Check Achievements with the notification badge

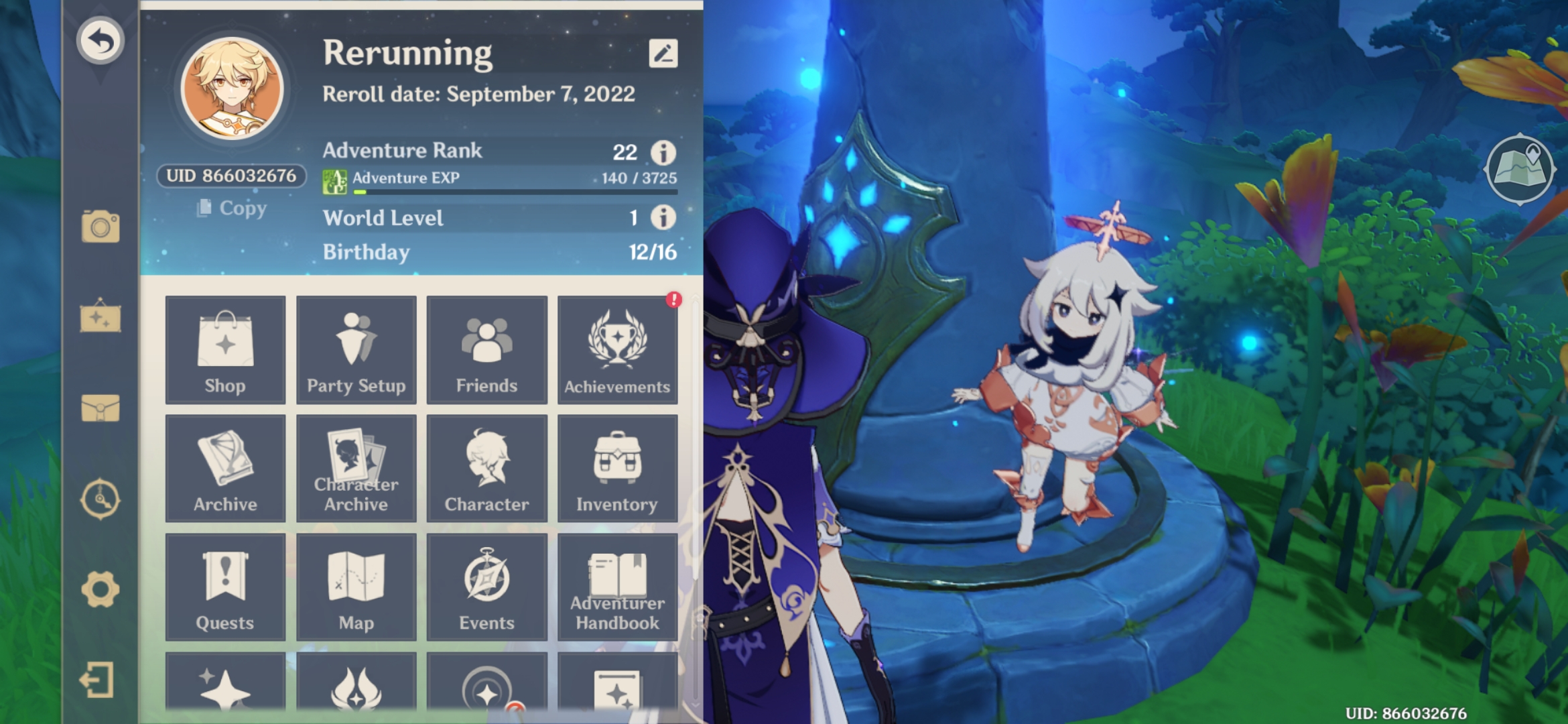(x=617, y=350)
